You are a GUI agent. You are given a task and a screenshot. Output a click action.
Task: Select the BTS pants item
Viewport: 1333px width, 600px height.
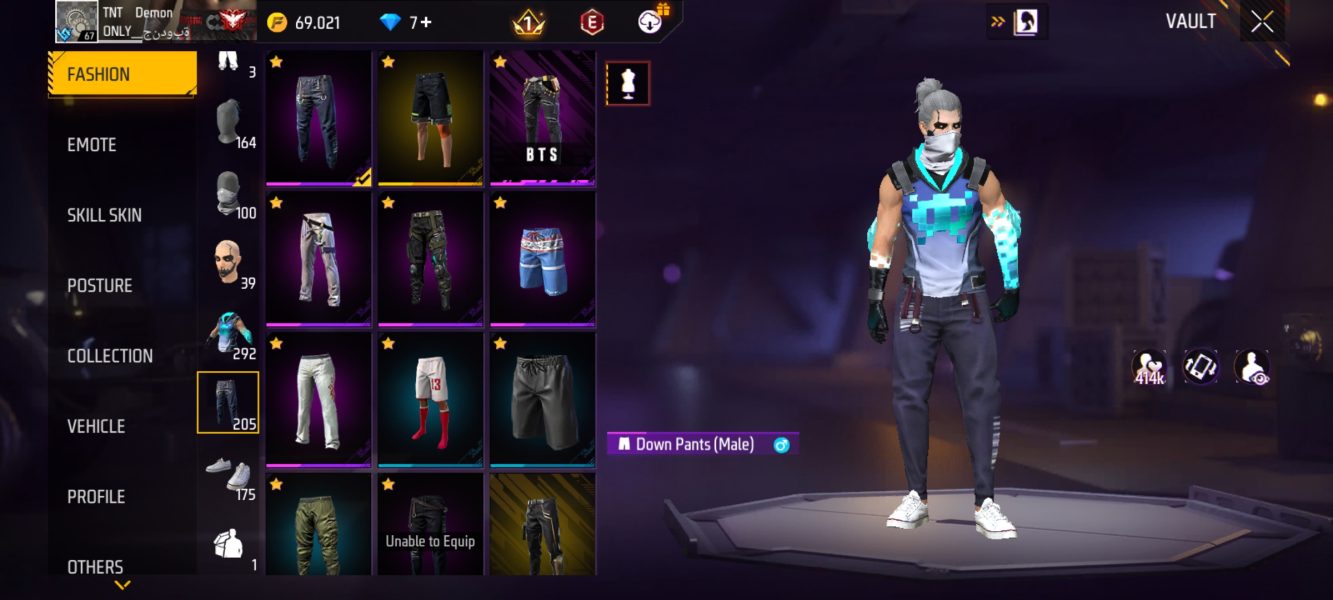click(542, 119)
